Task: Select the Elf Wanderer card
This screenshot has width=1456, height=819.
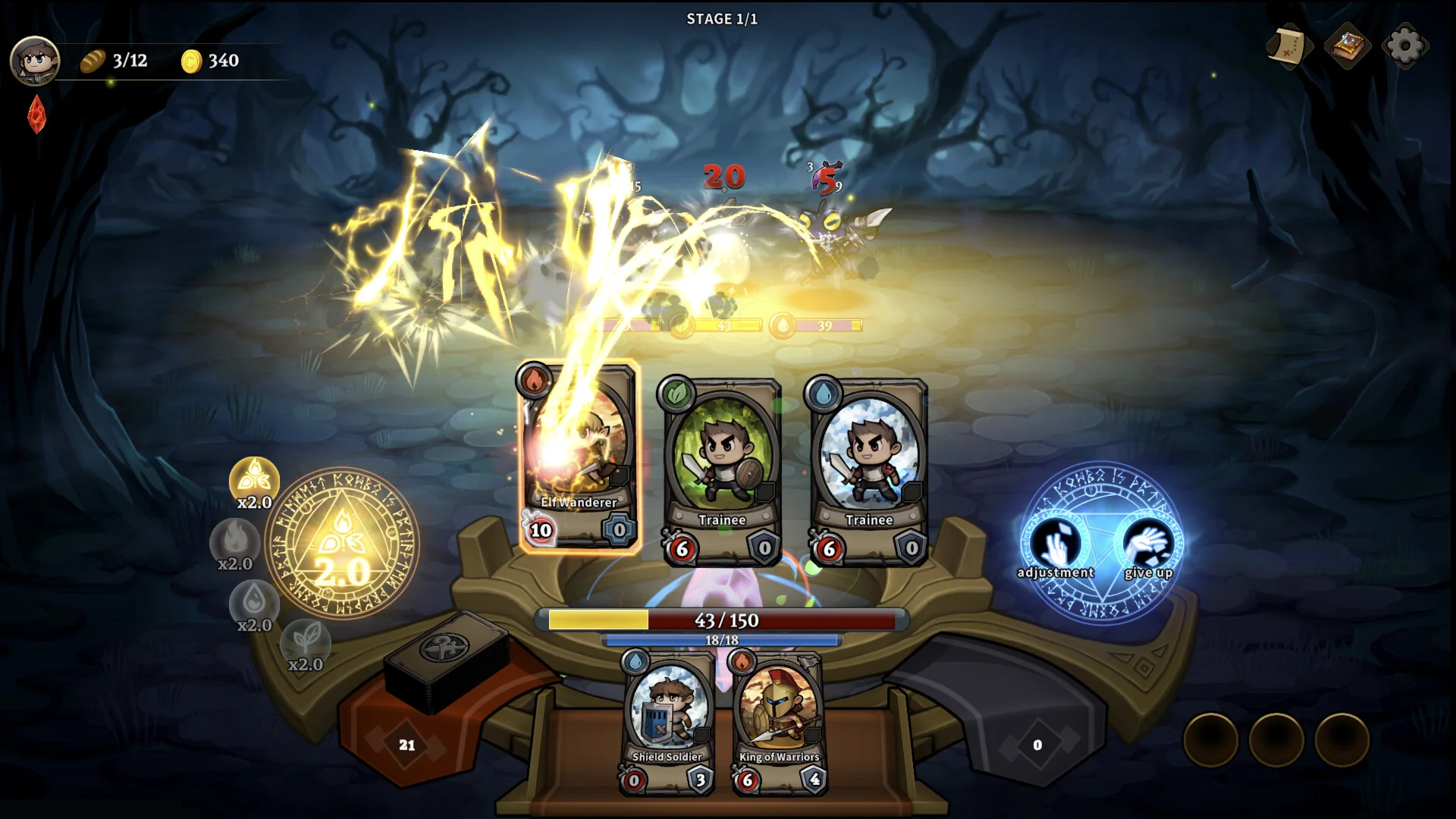Action: [x=579, y=457]
